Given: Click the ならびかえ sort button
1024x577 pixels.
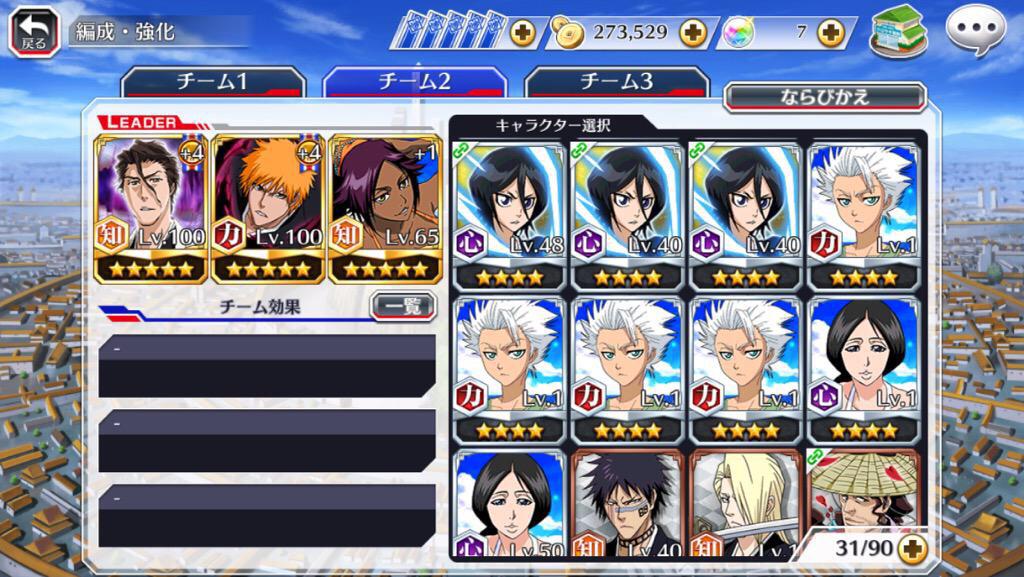Looking at the screenshot, I should (x=824, y=97).
